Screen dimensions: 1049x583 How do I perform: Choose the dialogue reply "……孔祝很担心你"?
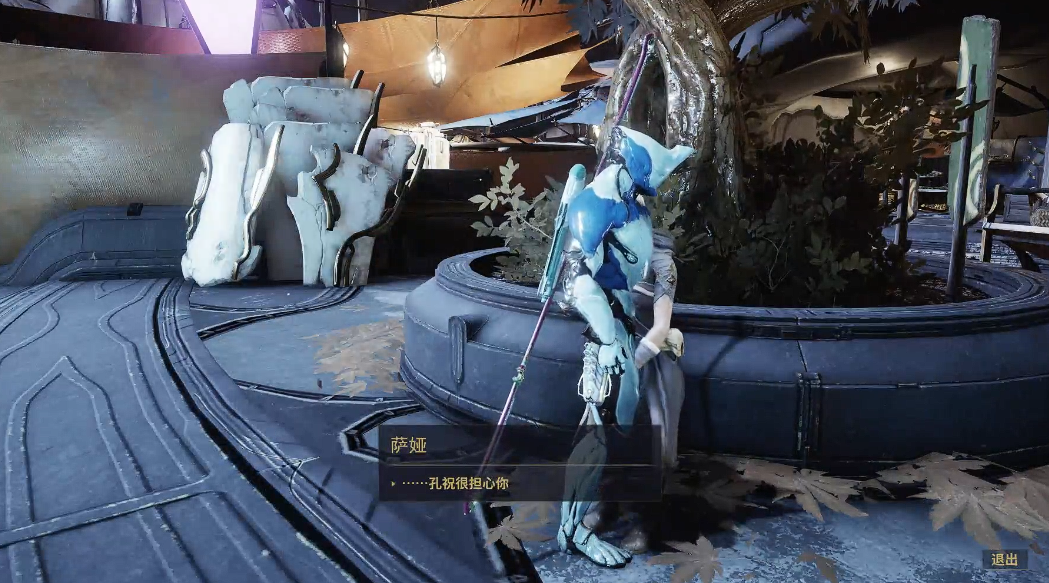tap(456, 483)
